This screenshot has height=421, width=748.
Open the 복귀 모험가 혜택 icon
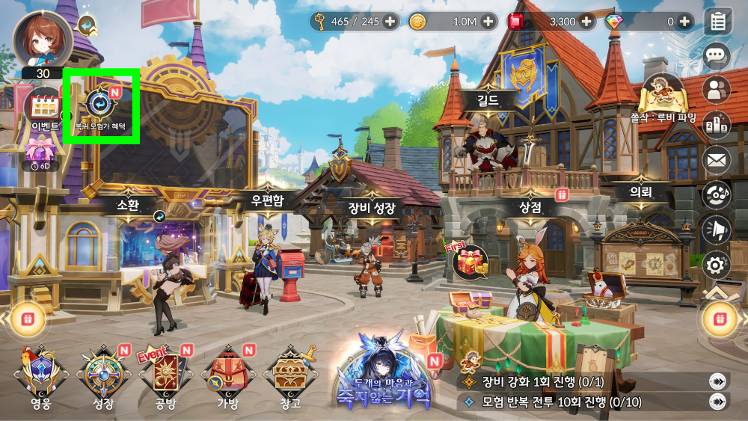[x=101, y=104]
